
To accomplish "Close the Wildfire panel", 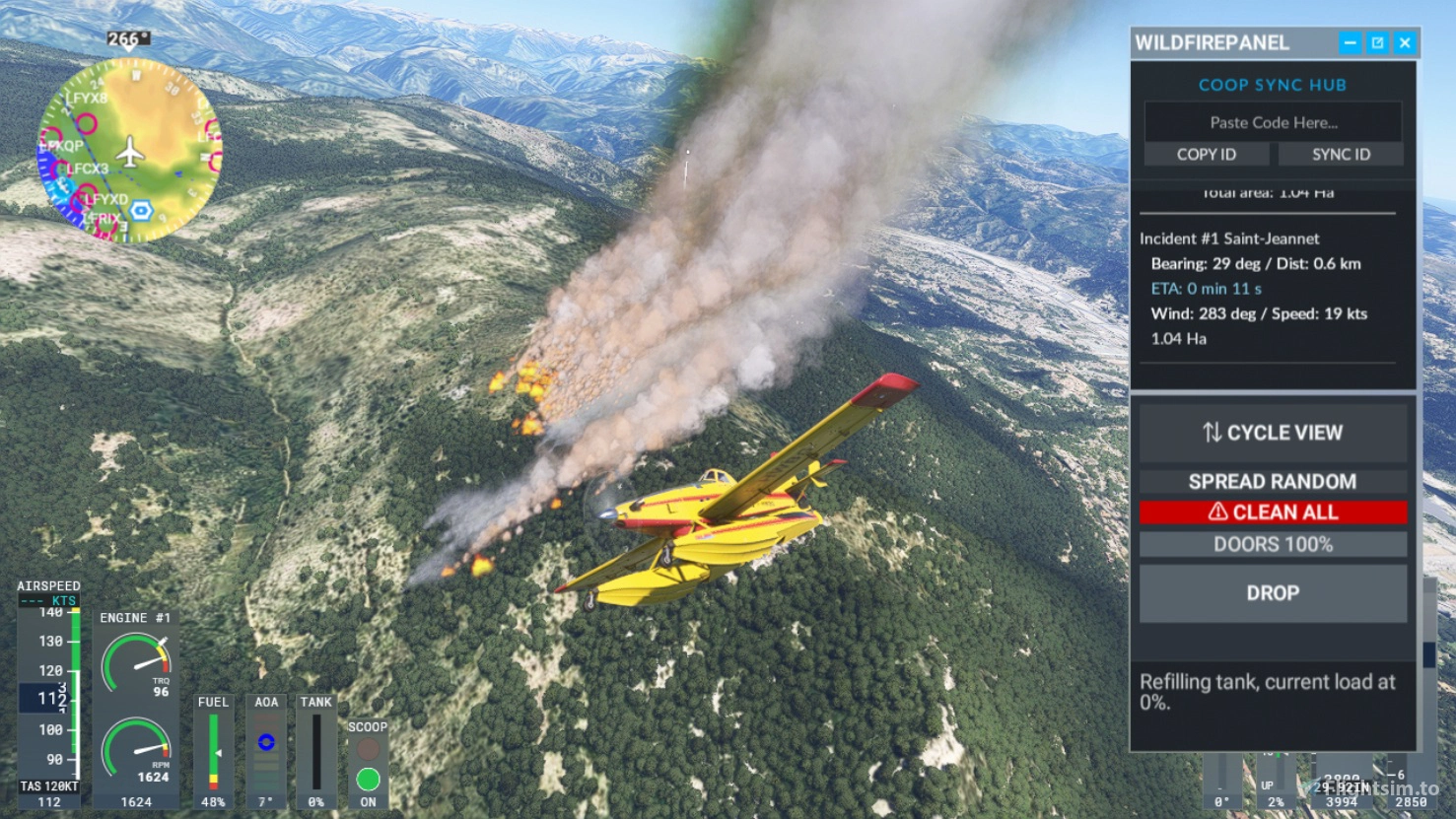I will tap(1405, 42).
